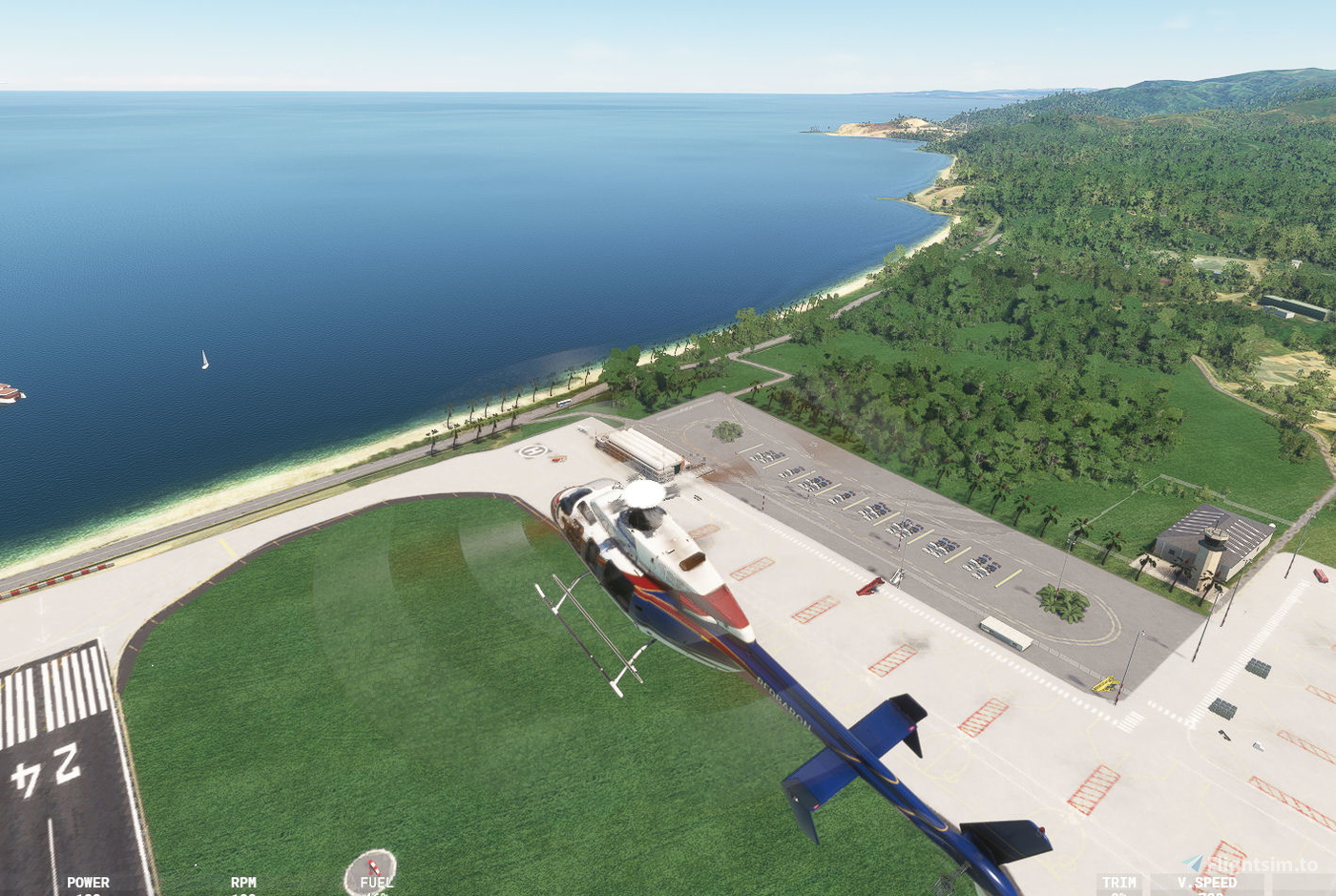Image resolution: width=1336 pixels, height=896 pixels.
Task: Click the red fire truck on the tarmac
Action: [870, 584]
